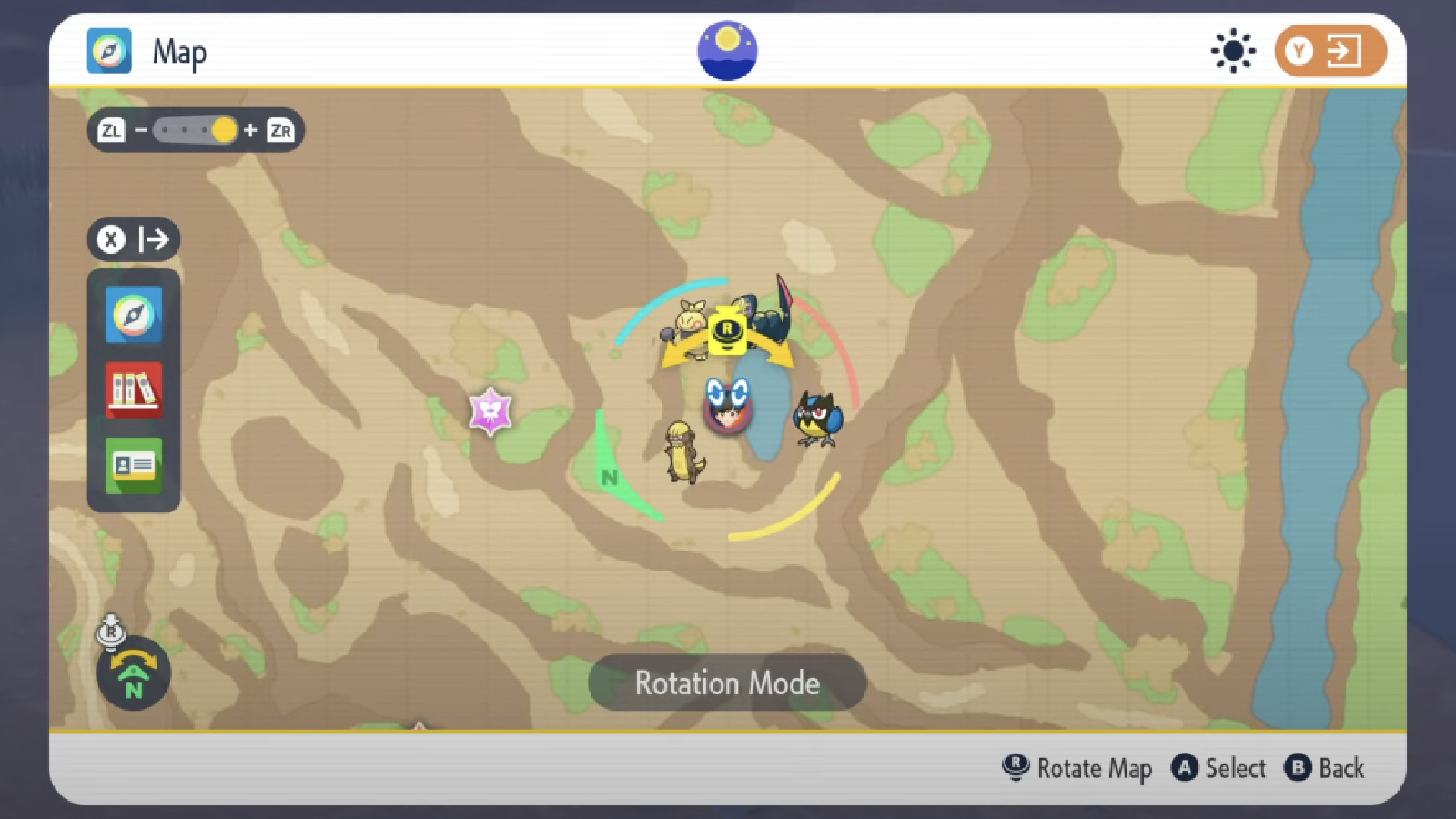Switch to the Profile tab with green ID card

click(x=133, y=465)
